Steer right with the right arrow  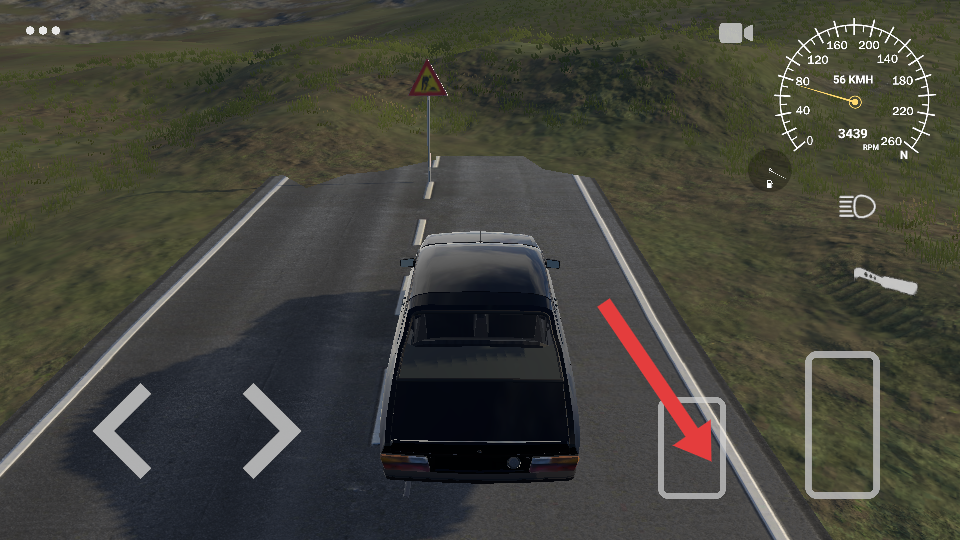tap(271, 430)
